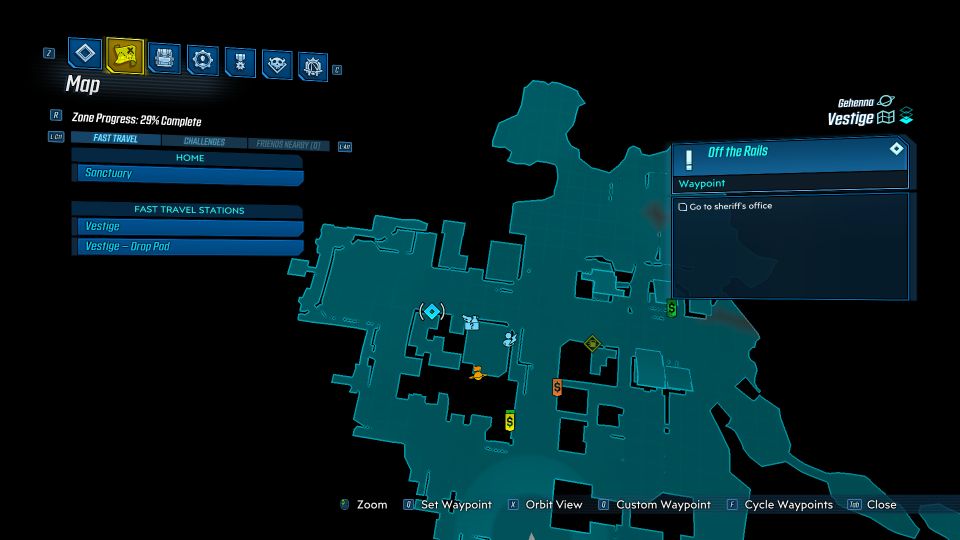Click the orange planet marker on map
The height and width of the screenshot is (540, 960).
477,373
